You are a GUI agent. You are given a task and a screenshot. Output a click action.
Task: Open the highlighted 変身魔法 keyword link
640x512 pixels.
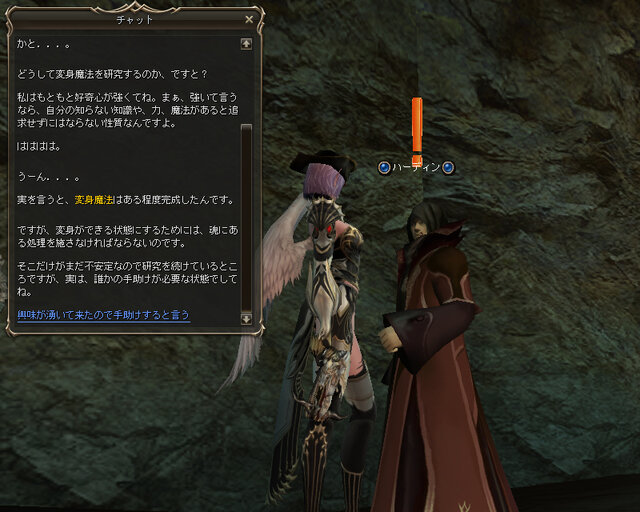[97, 200]
